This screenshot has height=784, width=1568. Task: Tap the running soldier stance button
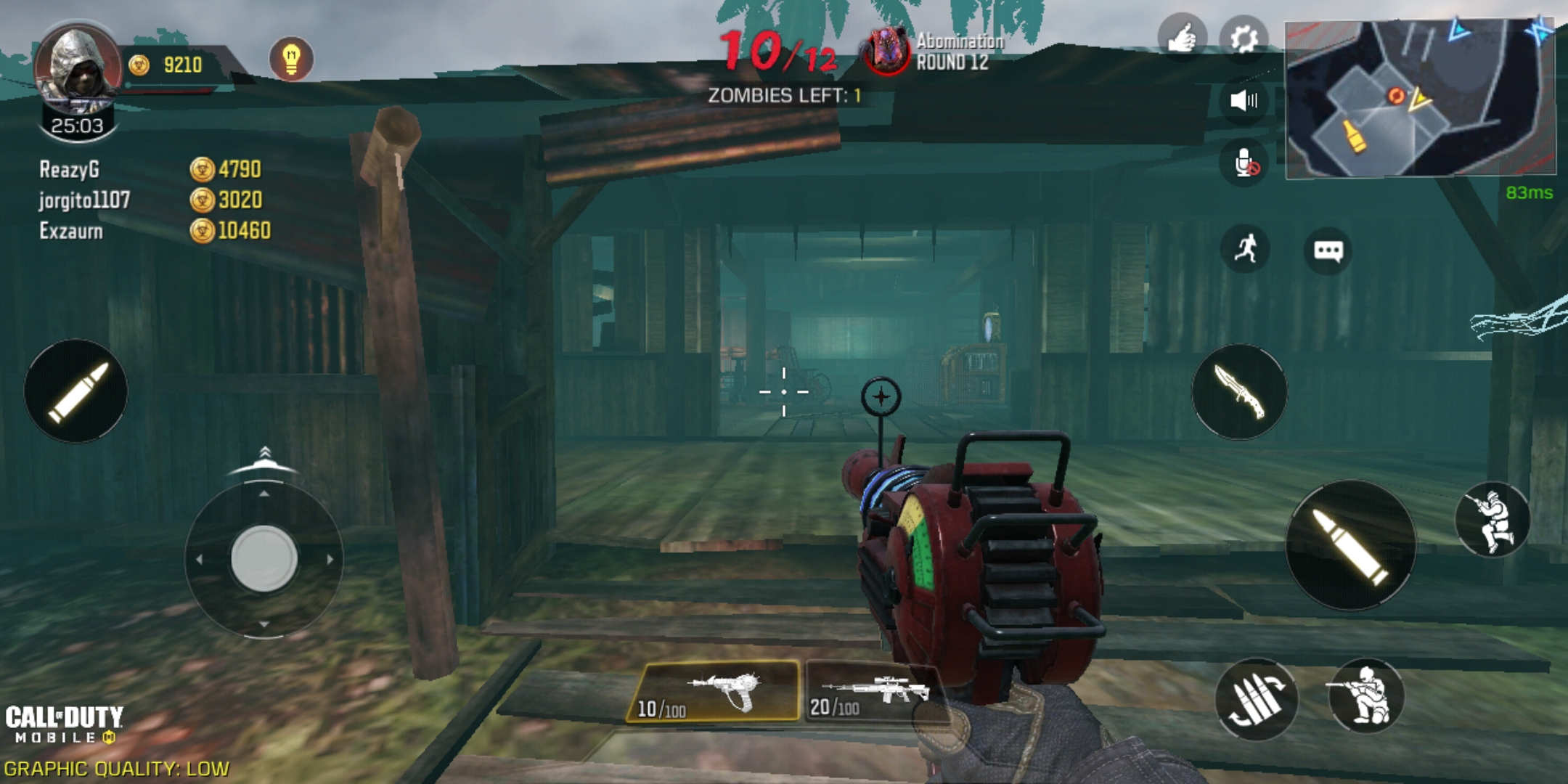(x=1493, y=520)
